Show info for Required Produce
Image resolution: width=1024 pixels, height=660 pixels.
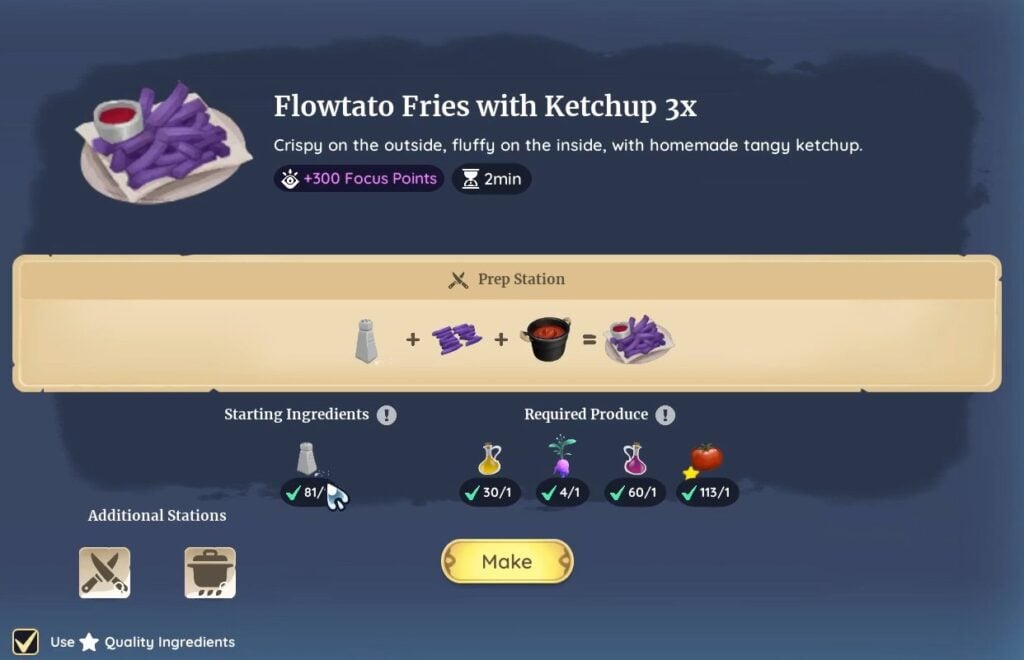tap(665, 415)
